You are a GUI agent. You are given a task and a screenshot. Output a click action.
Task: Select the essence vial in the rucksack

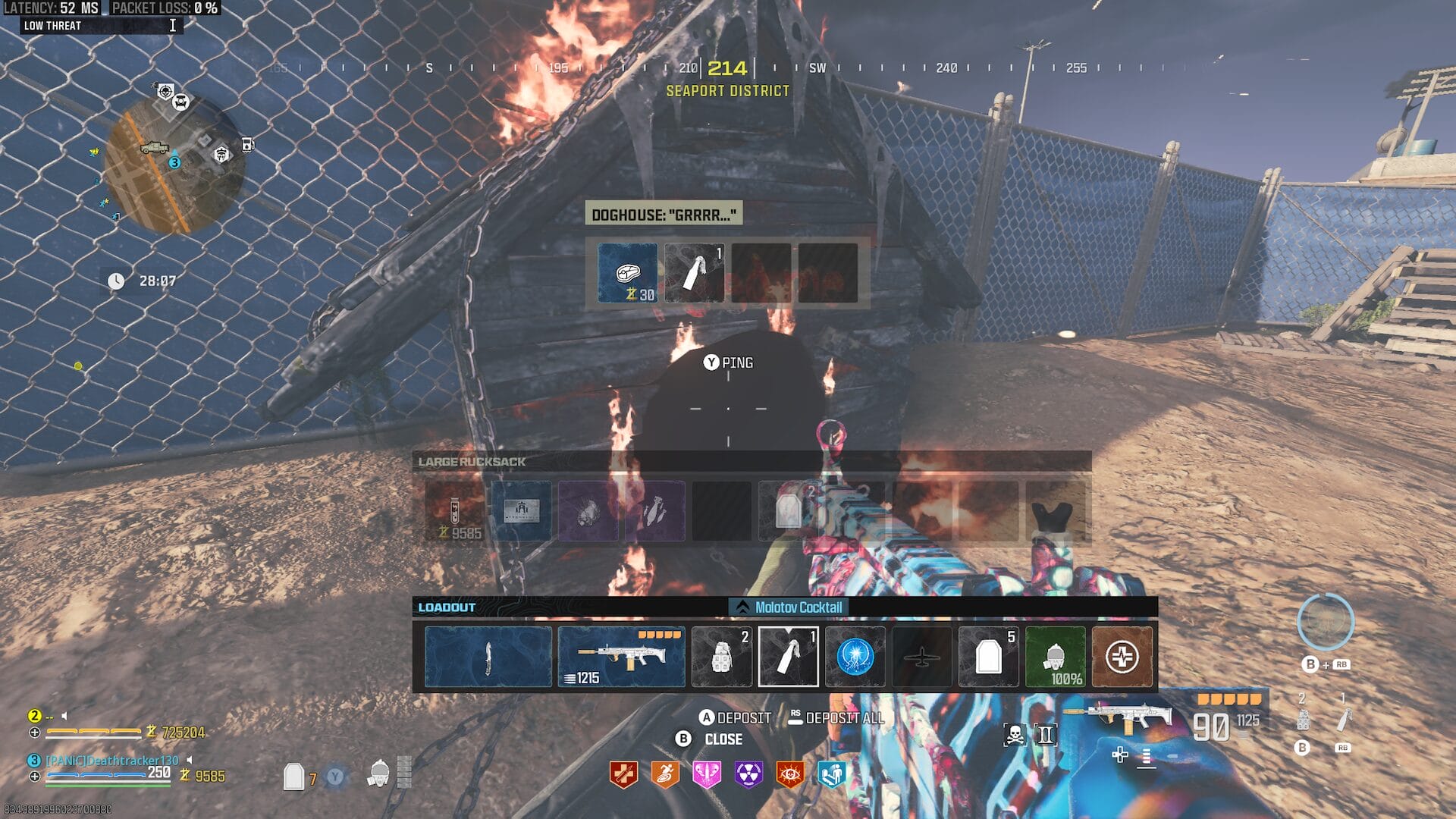click(x=454, y=511)
